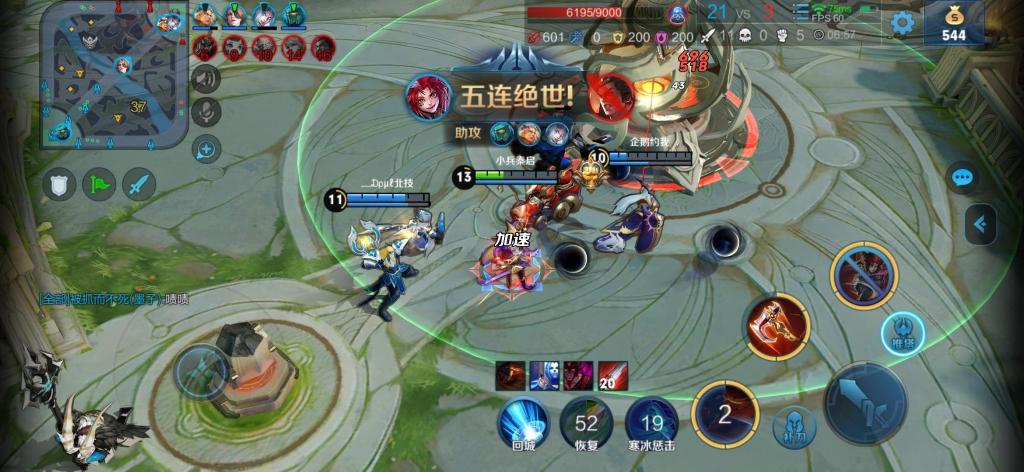Open the blue chat message bubble

[x=962, y=178]
